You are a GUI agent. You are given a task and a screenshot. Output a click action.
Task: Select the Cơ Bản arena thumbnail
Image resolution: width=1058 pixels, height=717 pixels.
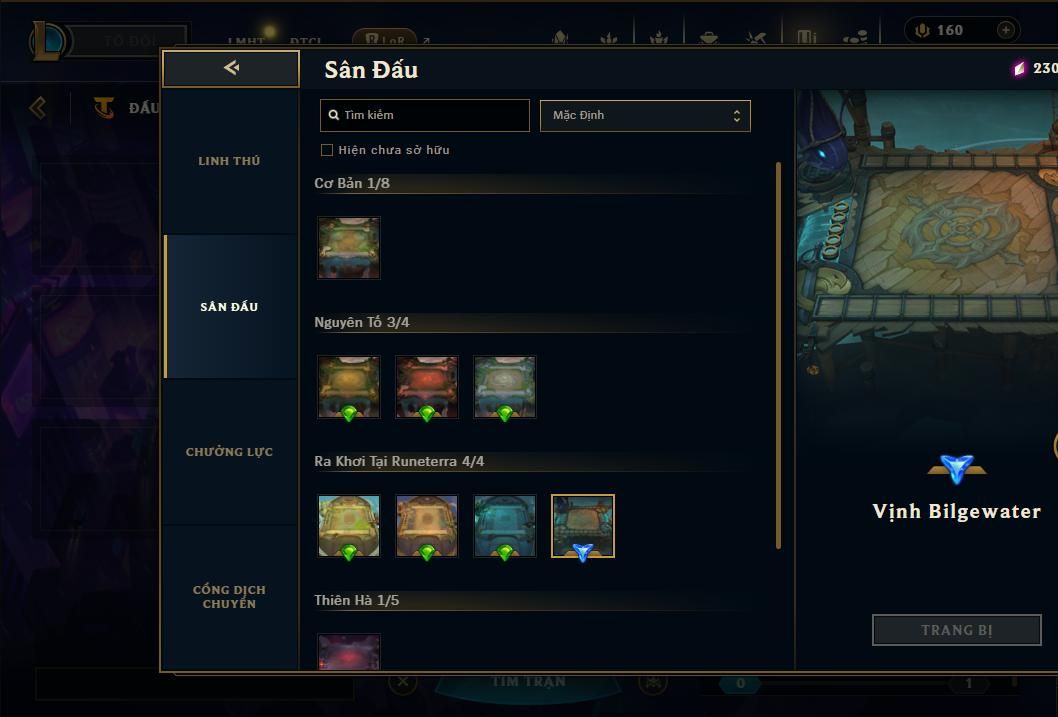(x=348, y=247)
